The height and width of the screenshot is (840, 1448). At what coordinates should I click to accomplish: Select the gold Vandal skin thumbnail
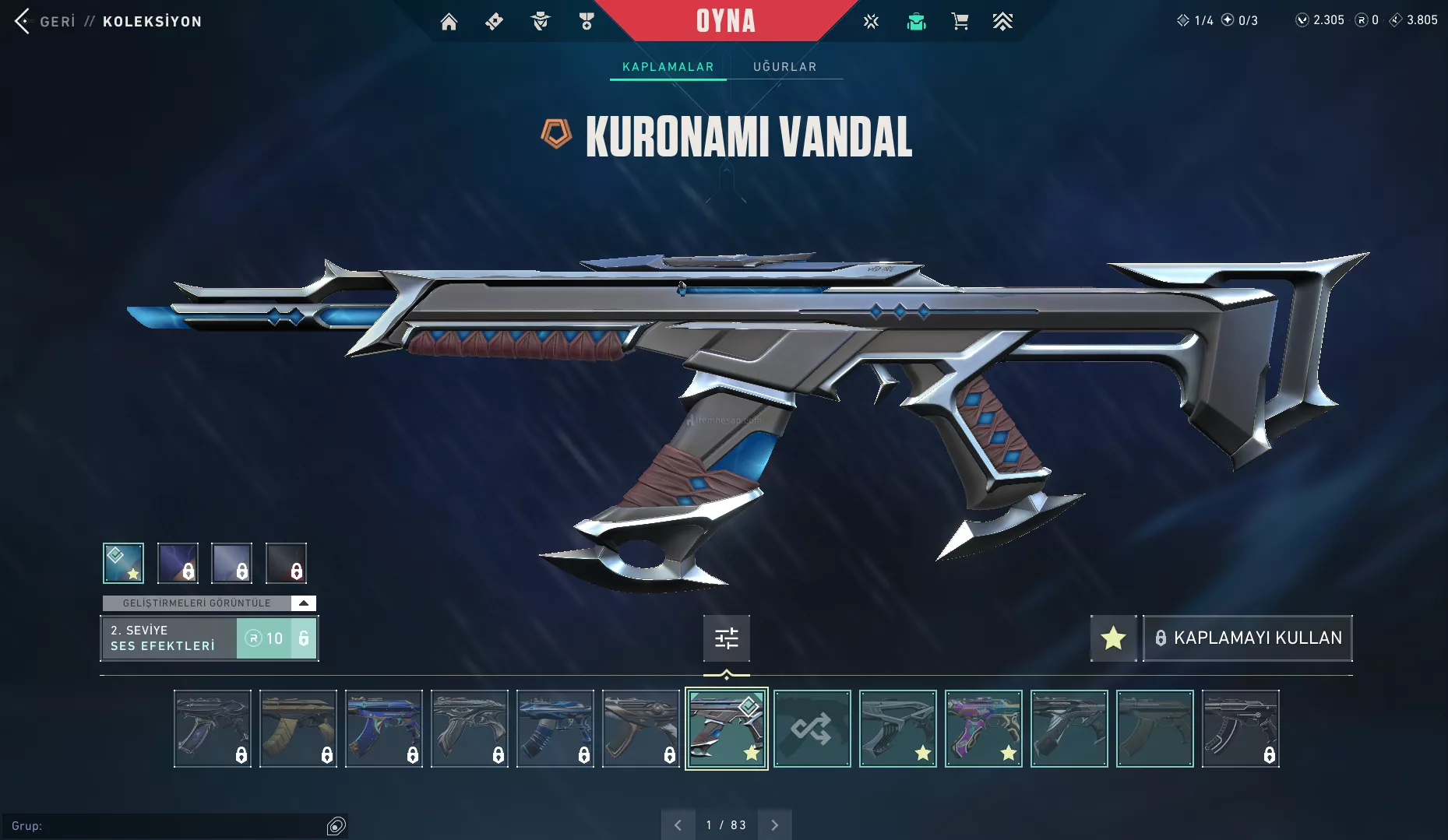(x=298, y=729)
